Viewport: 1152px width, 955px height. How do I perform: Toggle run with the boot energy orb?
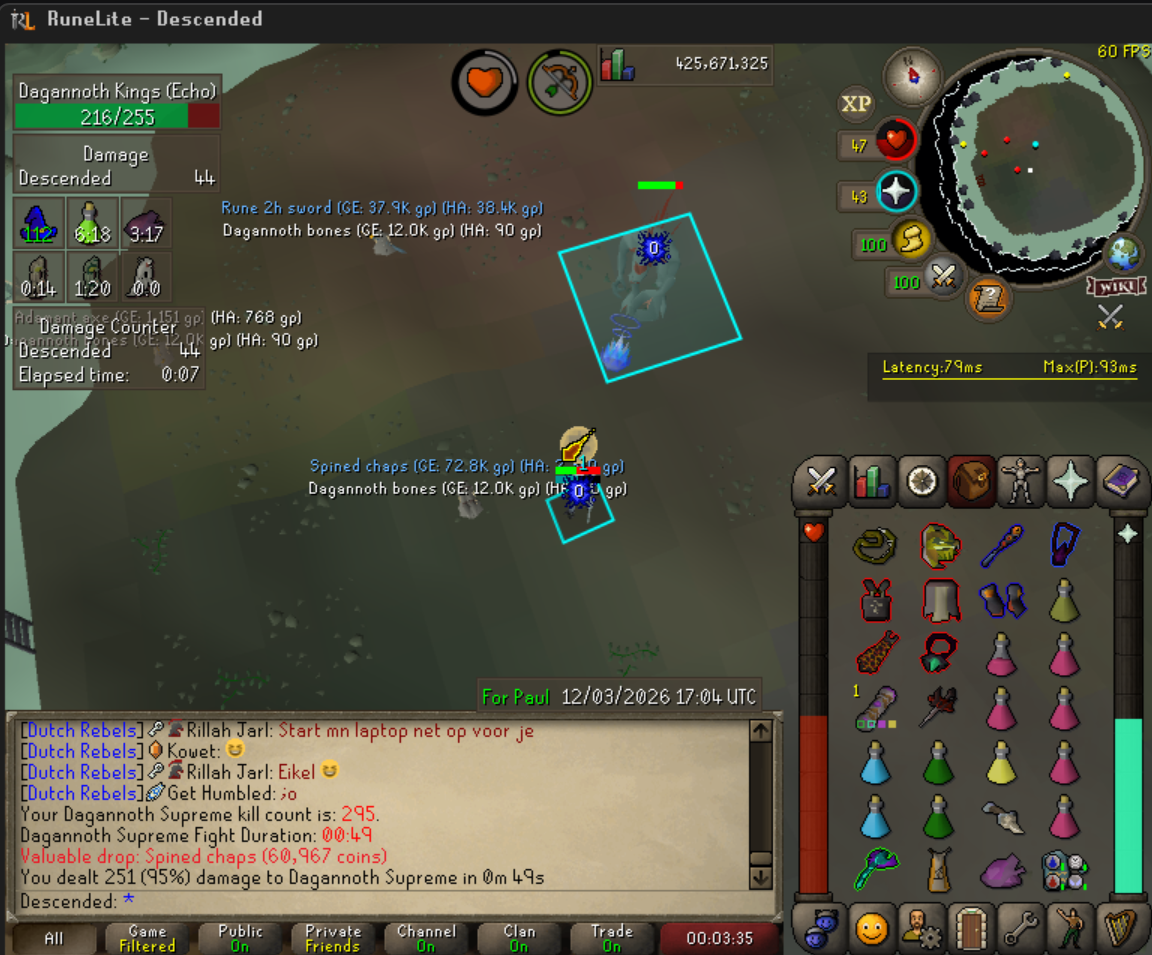click(910, 240)
